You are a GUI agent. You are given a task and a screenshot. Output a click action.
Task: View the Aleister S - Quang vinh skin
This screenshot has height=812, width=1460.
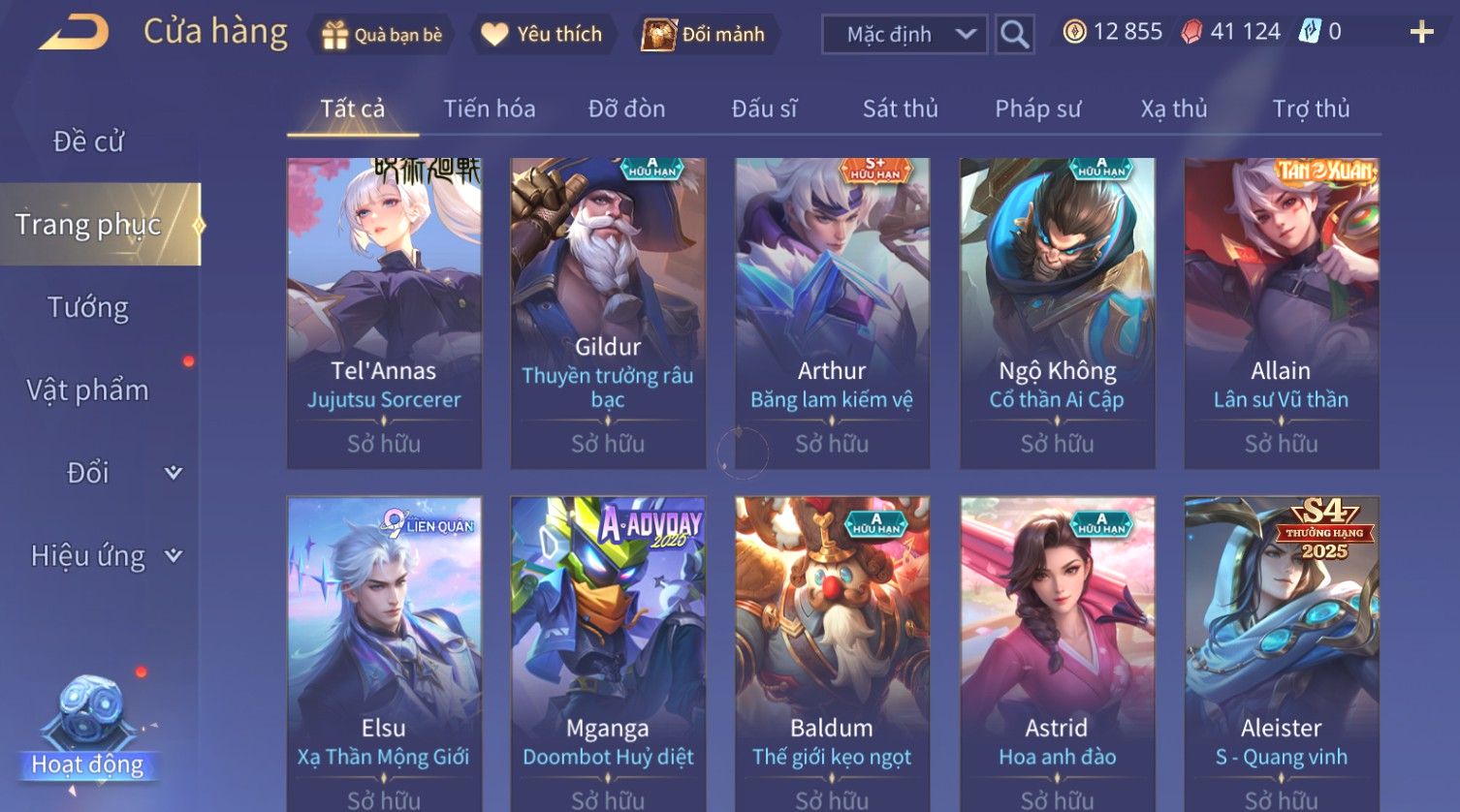(x=1281, y=651)
